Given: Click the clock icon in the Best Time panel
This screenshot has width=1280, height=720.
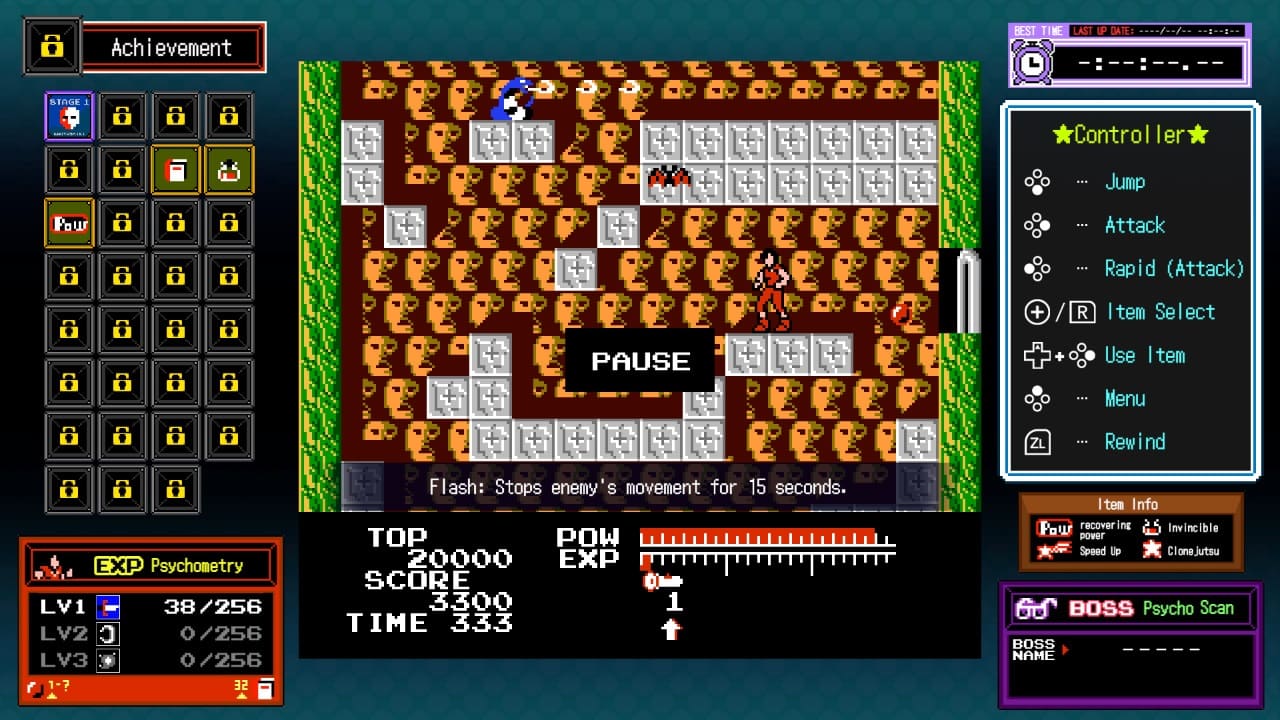Looking at the screenshot, I should click(1035, 63).
